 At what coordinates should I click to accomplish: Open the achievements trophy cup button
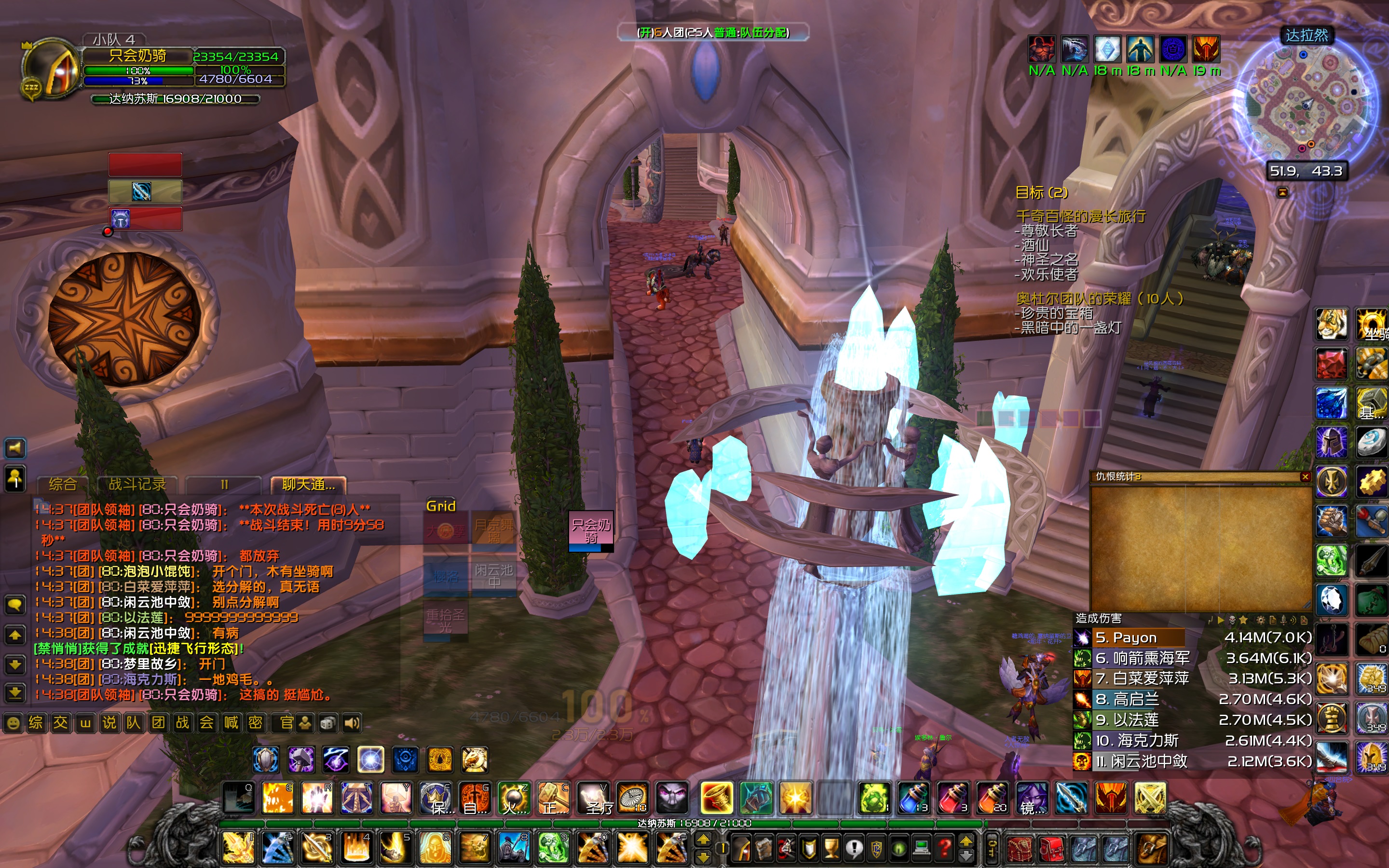coord(831,847)
